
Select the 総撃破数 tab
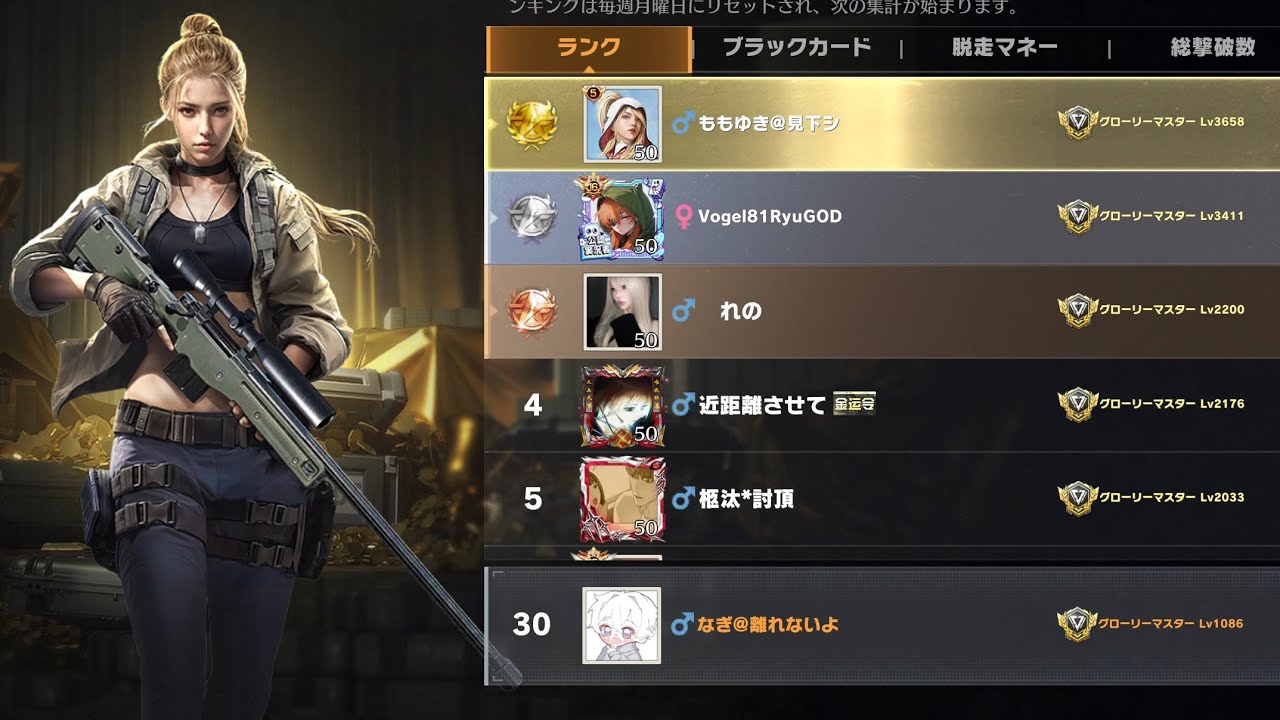1212,48
